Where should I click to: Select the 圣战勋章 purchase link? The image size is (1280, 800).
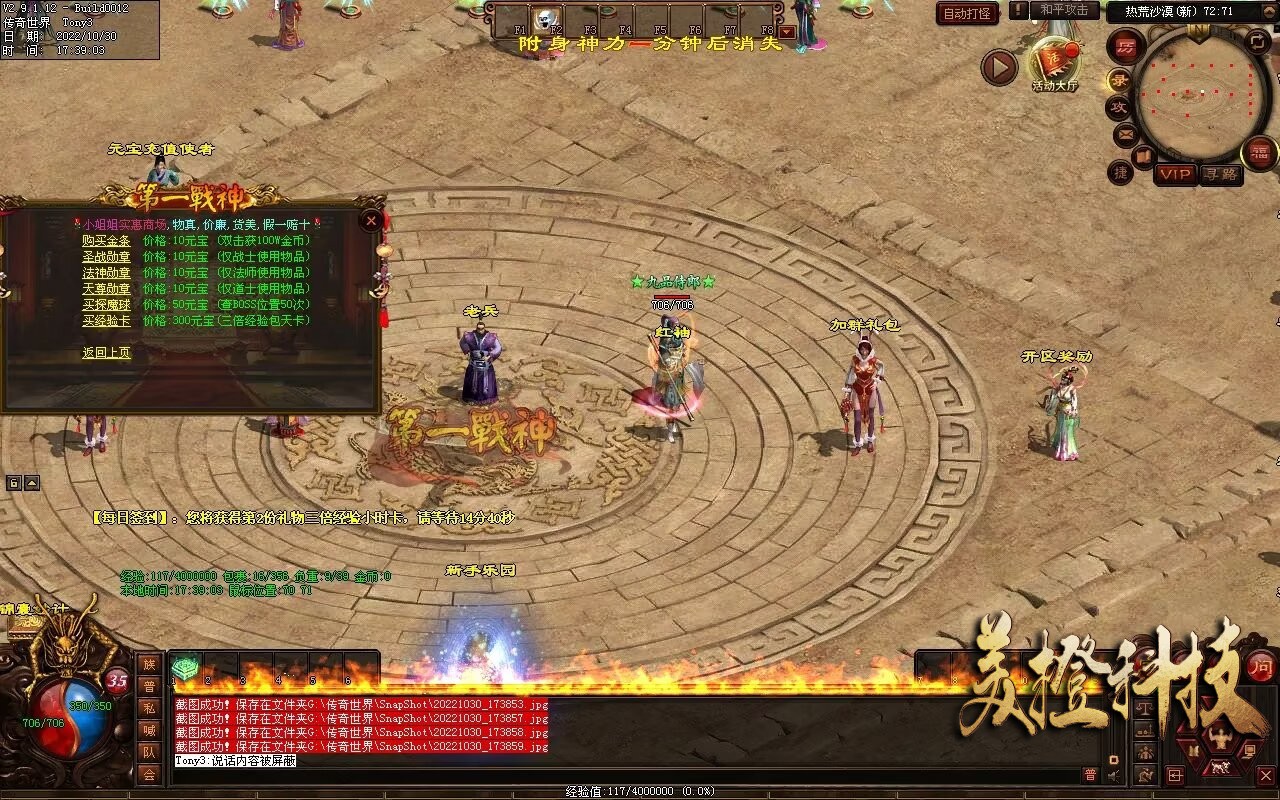(106, 257)
